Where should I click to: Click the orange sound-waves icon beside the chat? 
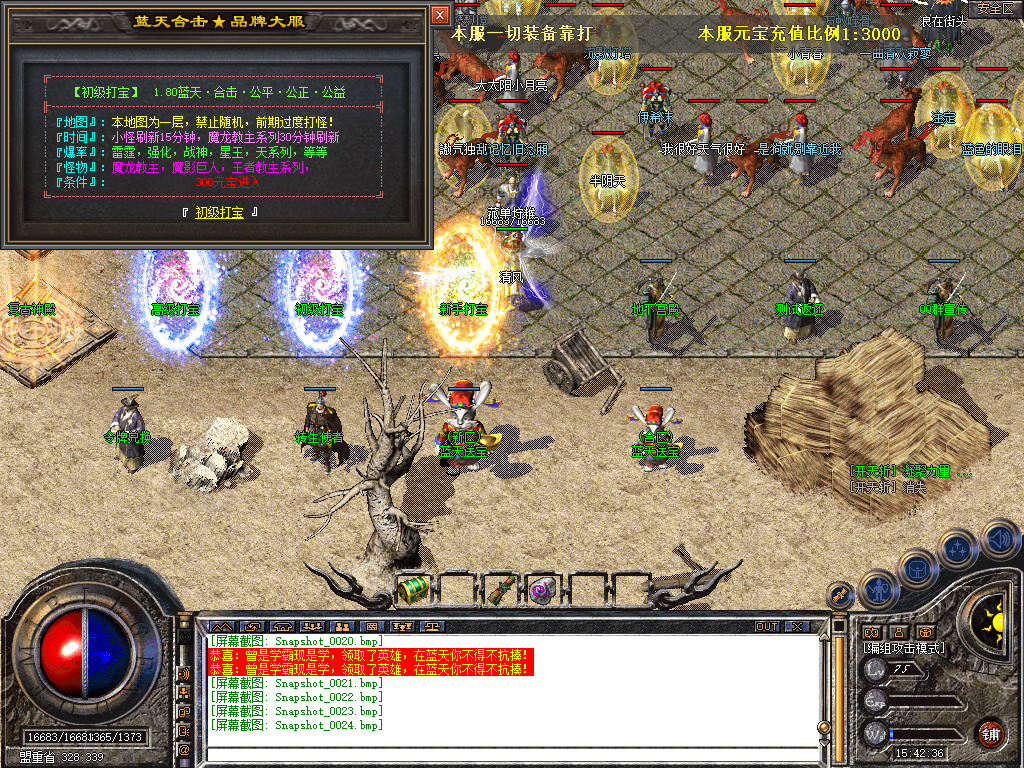click(x=185, y=673)
